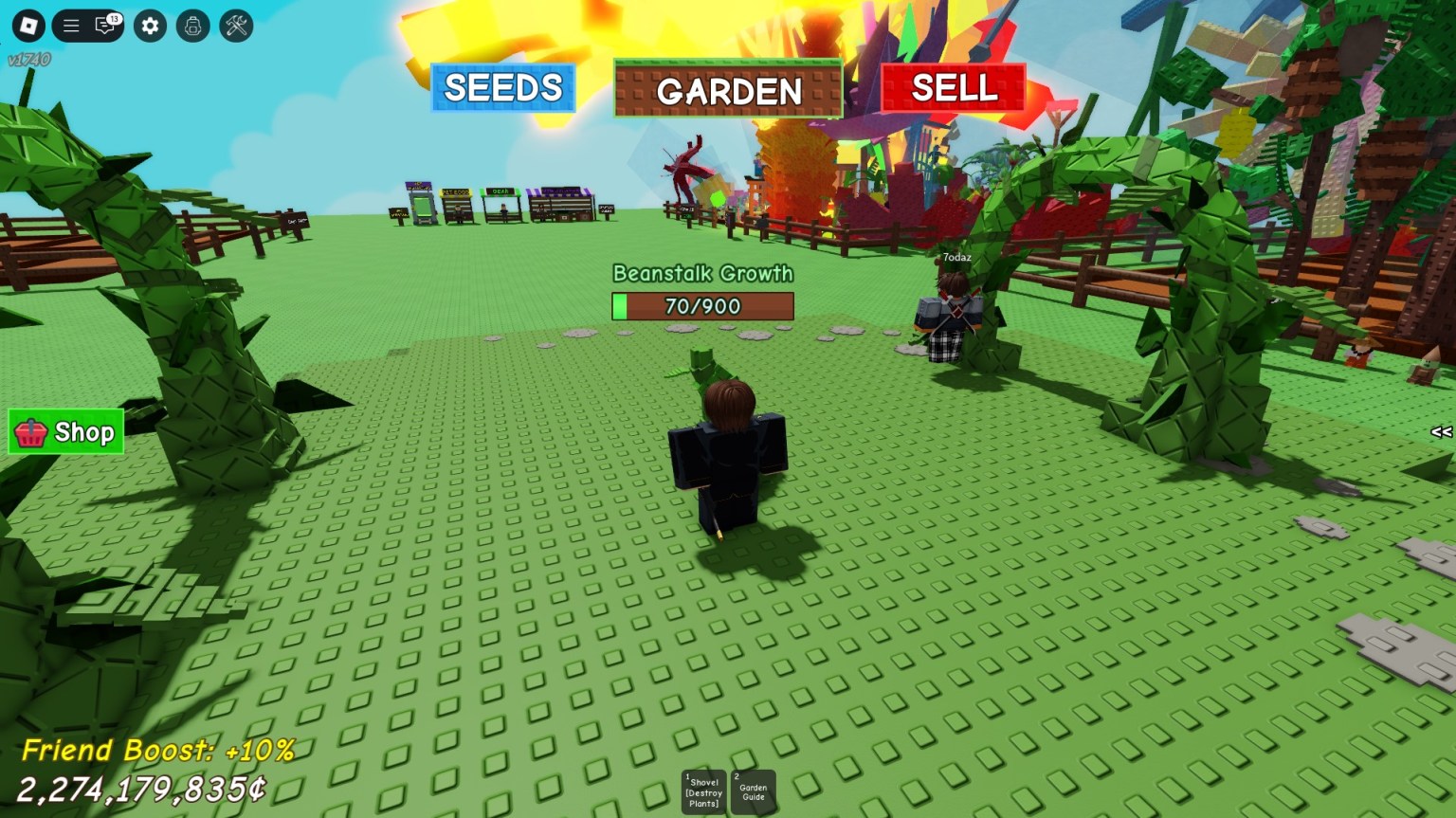Click the Friend Boost +10% text
Viewport: 1456px width, 818px height.
point(158,749)
